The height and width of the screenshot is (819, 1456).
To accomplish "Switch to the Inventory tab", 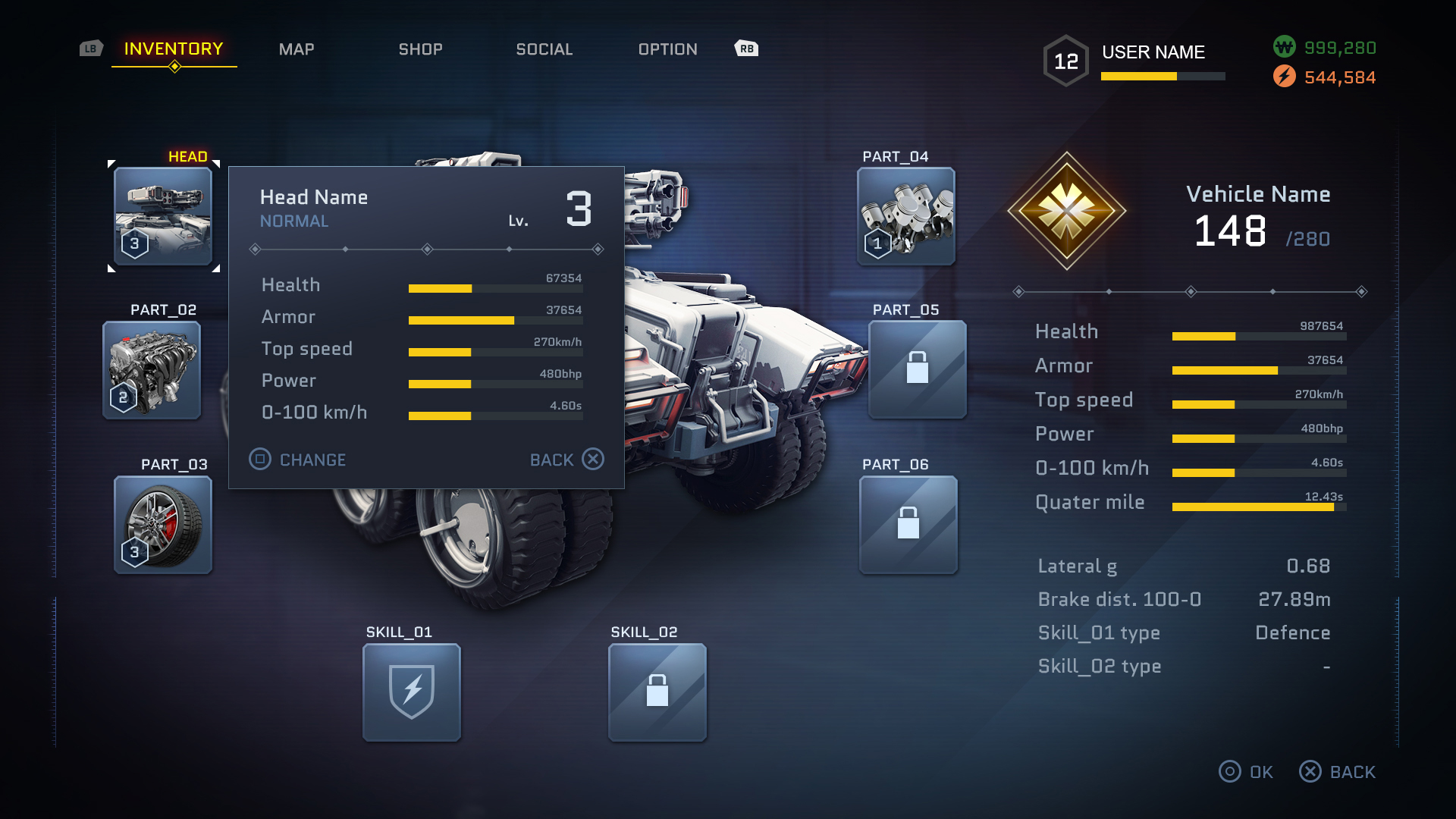I will pyautogui.click(x=174, y=49).
